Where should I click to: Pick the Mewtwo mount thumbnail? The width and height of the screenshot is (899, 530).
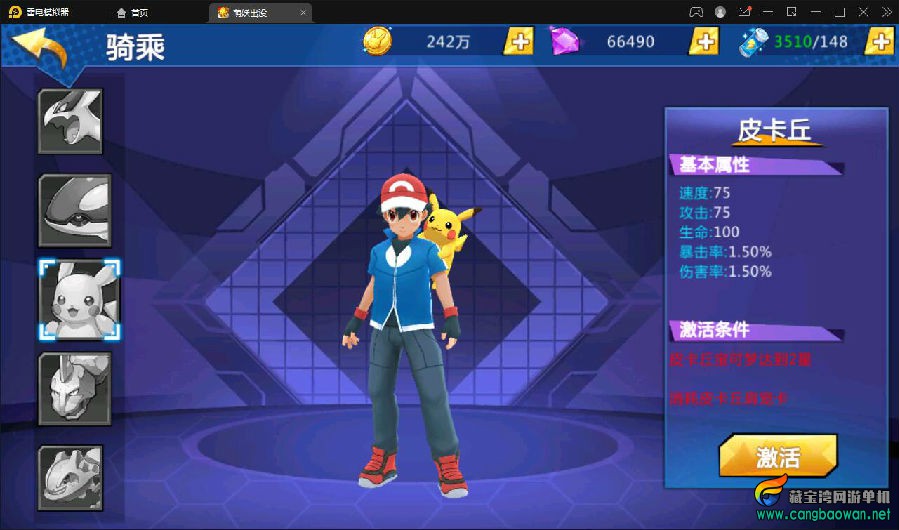pyautogui.click(x=75, y=389)
